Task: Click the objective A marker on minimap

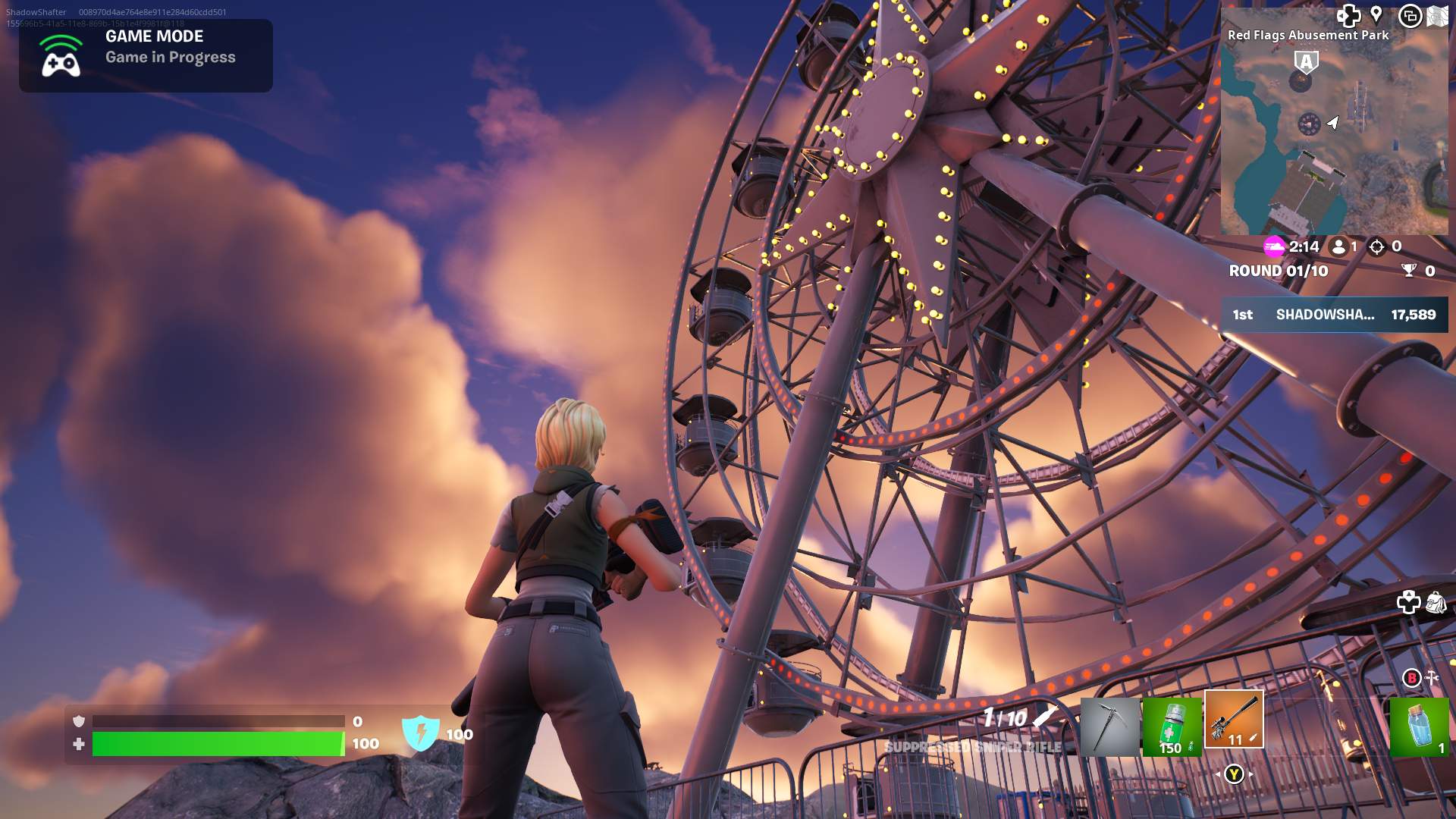Action: (1306, 62)
